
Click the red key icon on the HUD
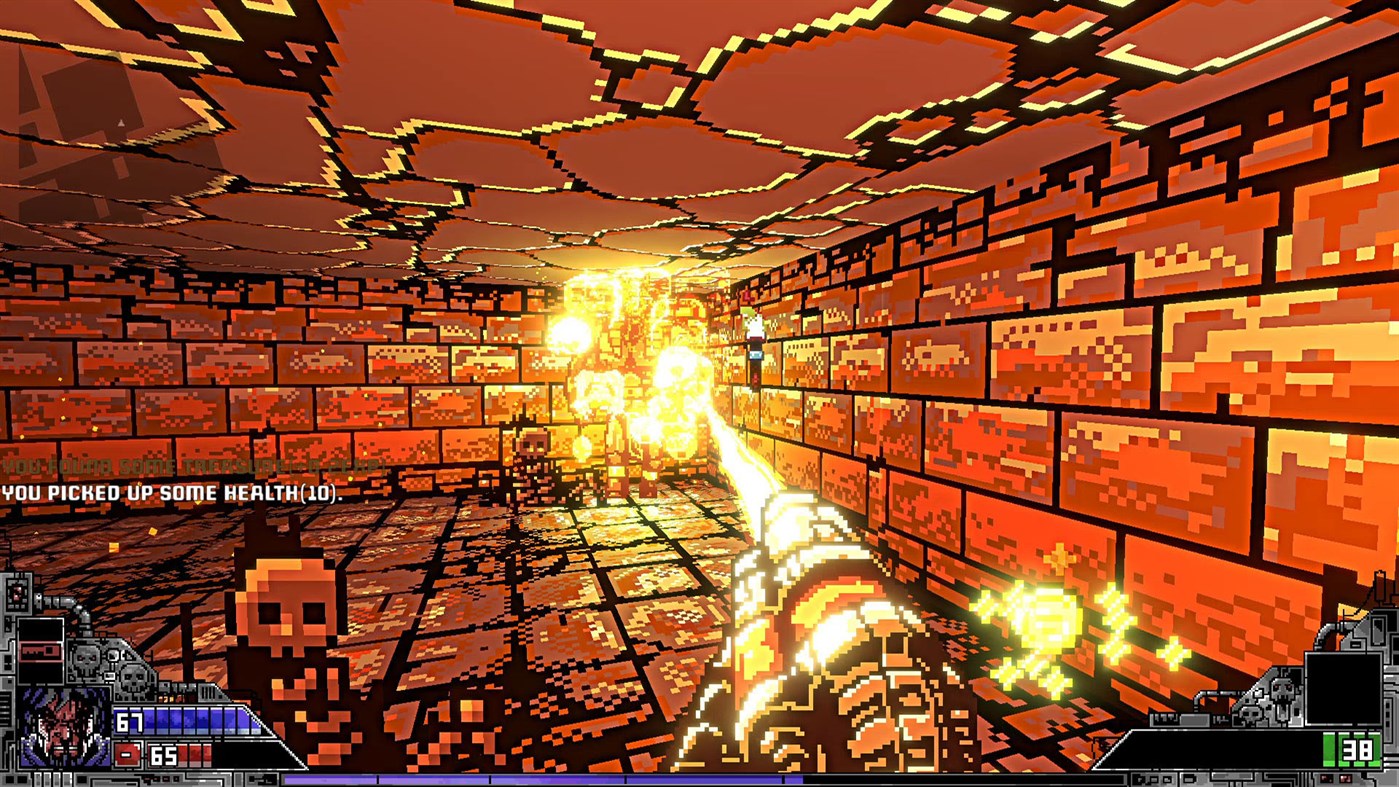tap(39, 651)
